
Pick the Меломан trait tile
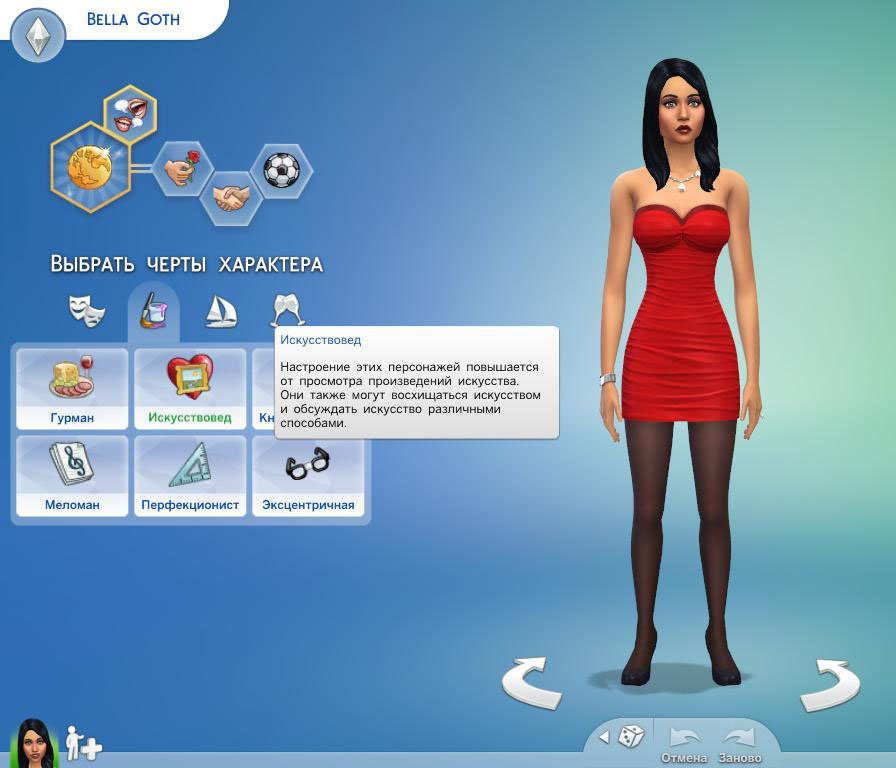(x=72, y=476)
